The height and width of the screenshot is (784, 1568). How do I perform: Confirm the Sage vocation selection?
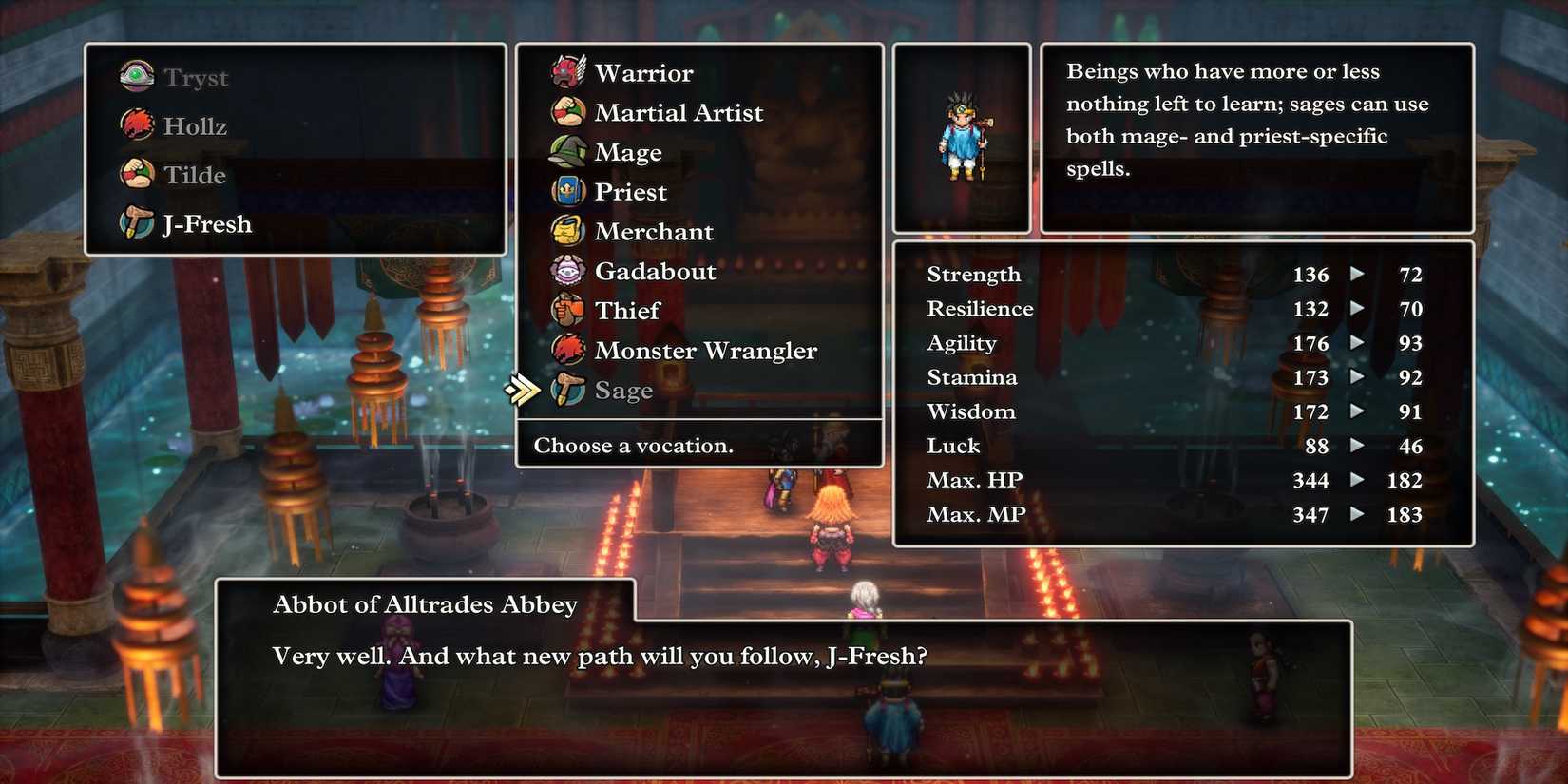tap(622, 390)
